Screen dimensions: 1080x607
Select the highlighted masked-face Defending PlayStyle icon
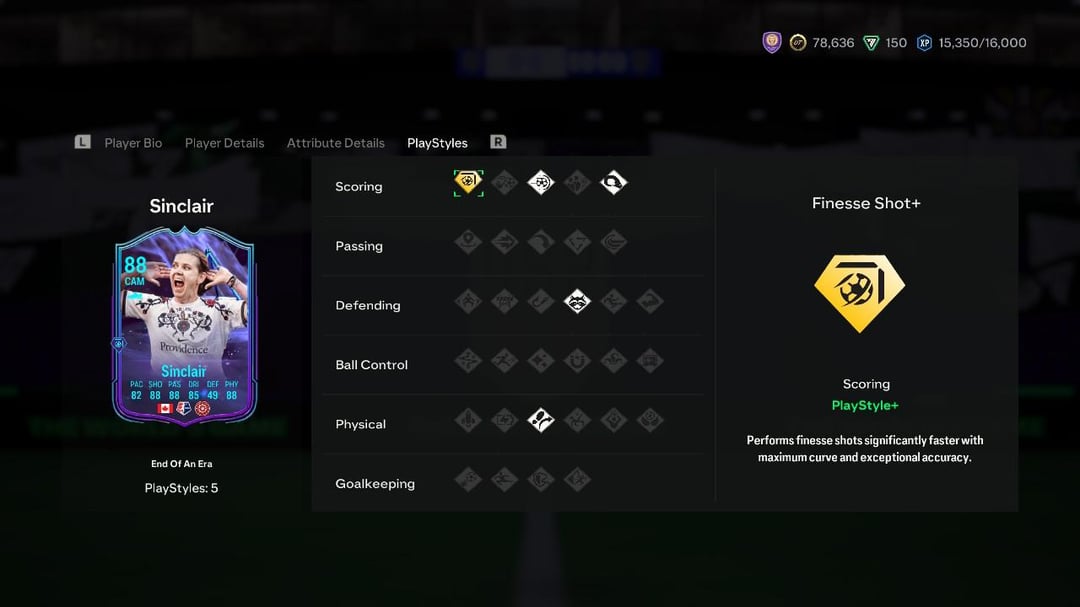click(577, 301)
